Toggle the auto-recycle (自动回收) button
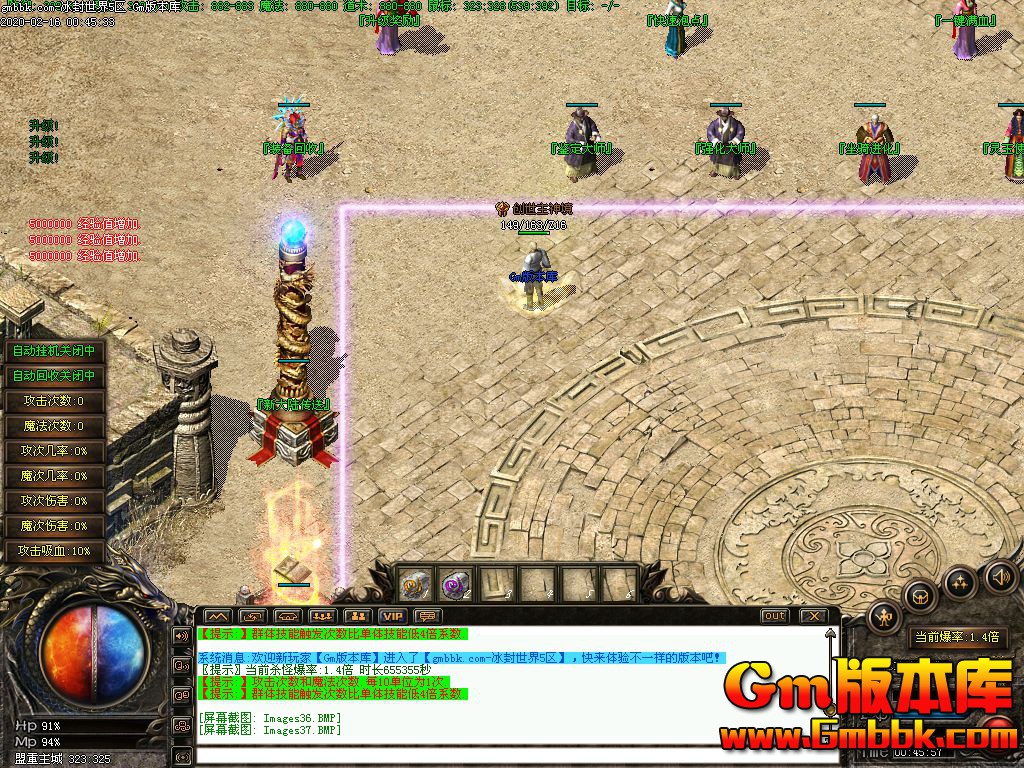Viewport: 1024px width, 768px height. click(x=54, y=376)
